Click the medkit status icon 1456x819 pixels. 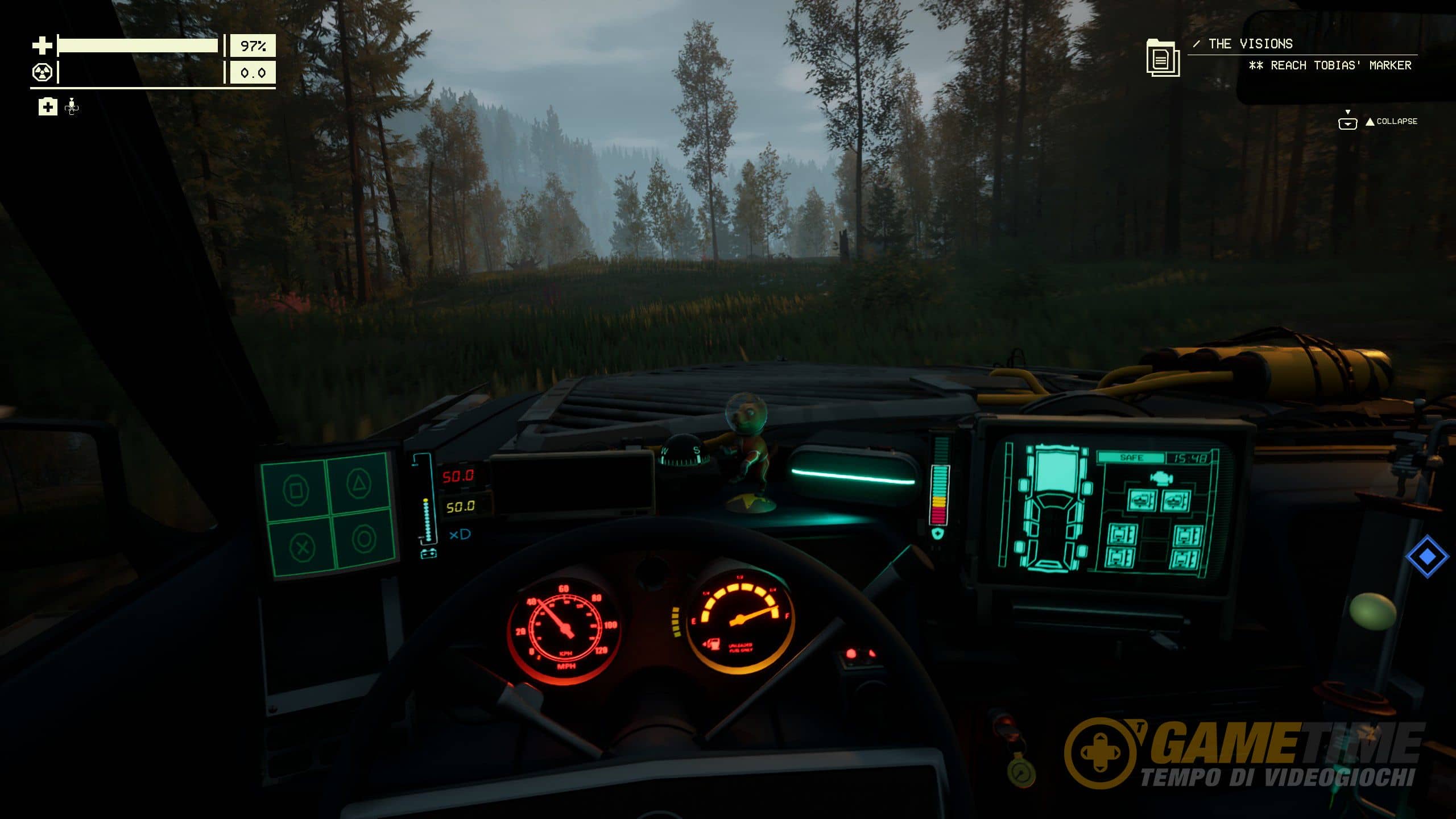[48, 106]
